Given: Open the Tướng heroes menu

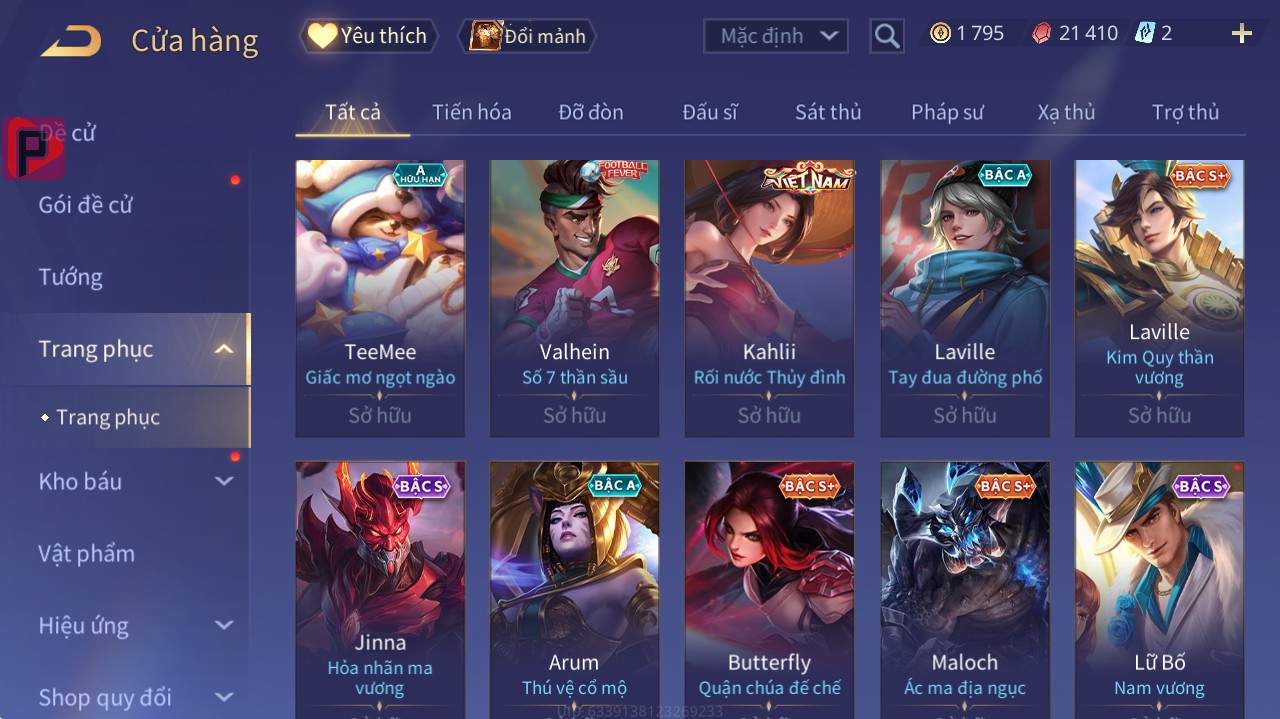Looking at the screenshot, I should (x=71, y=277).
